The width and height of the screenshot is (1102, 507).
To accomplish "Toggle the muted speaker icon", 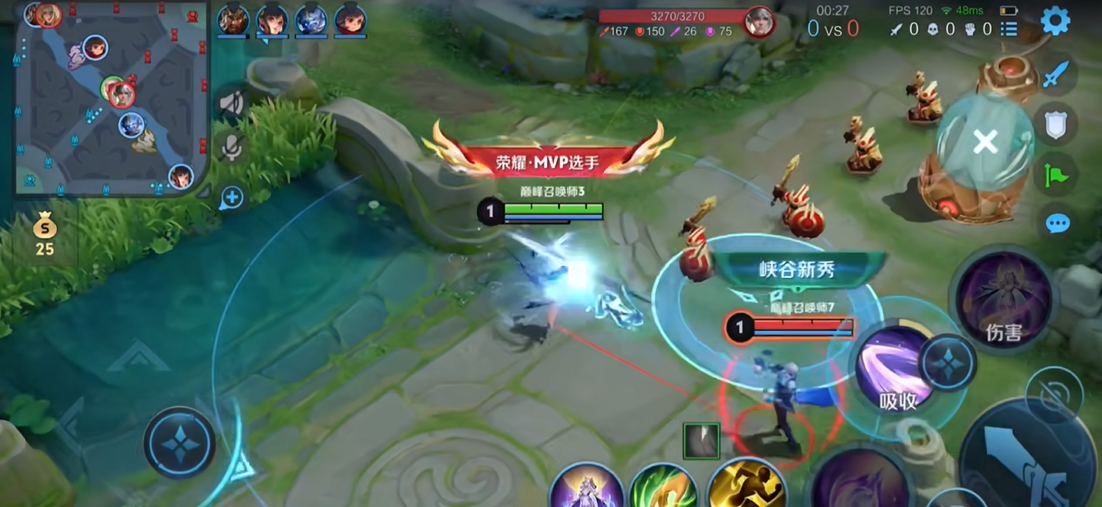I will (x=231, y=103).
